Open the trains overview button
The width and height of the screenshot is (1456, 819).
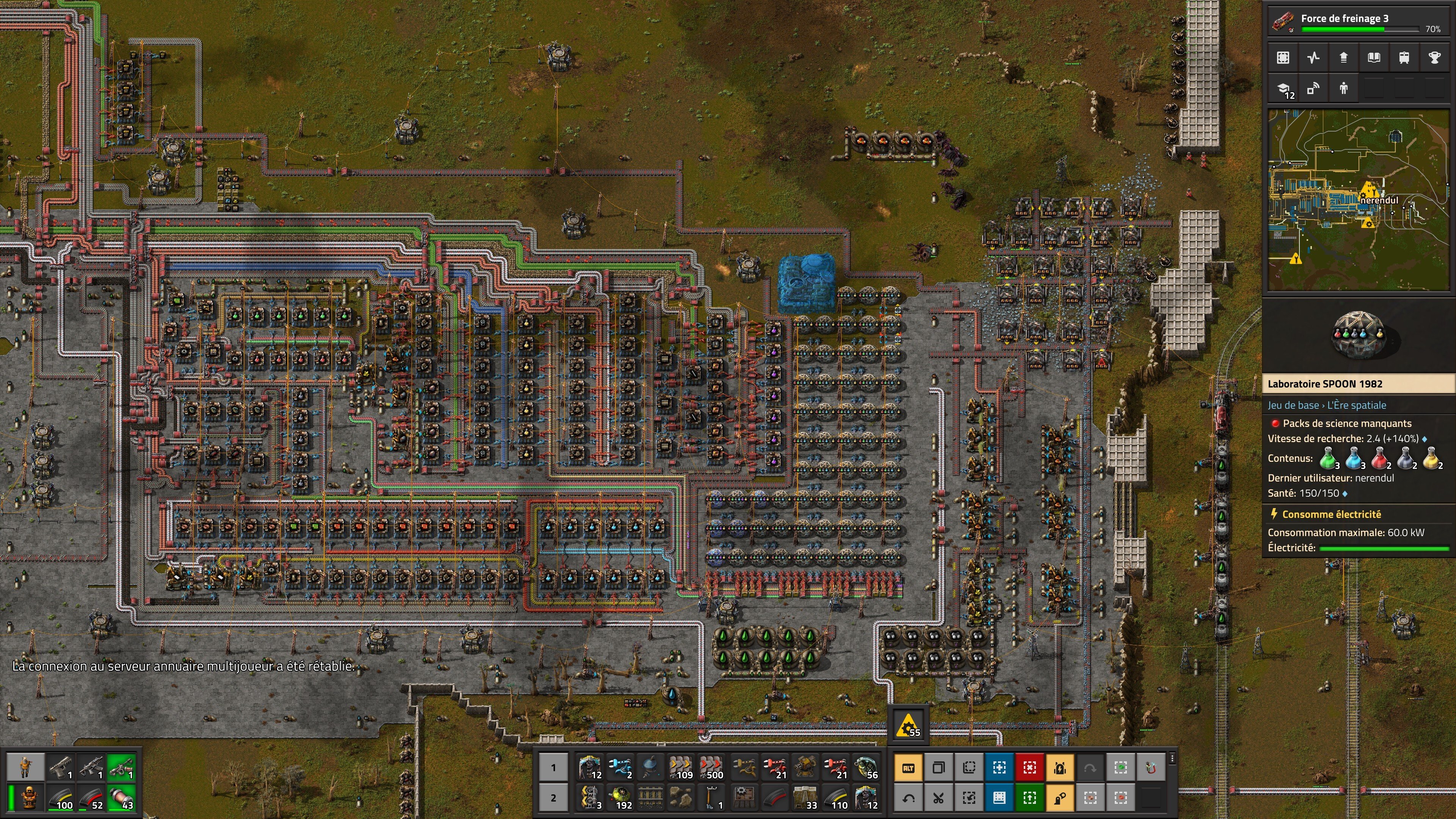click(1404, 58)
